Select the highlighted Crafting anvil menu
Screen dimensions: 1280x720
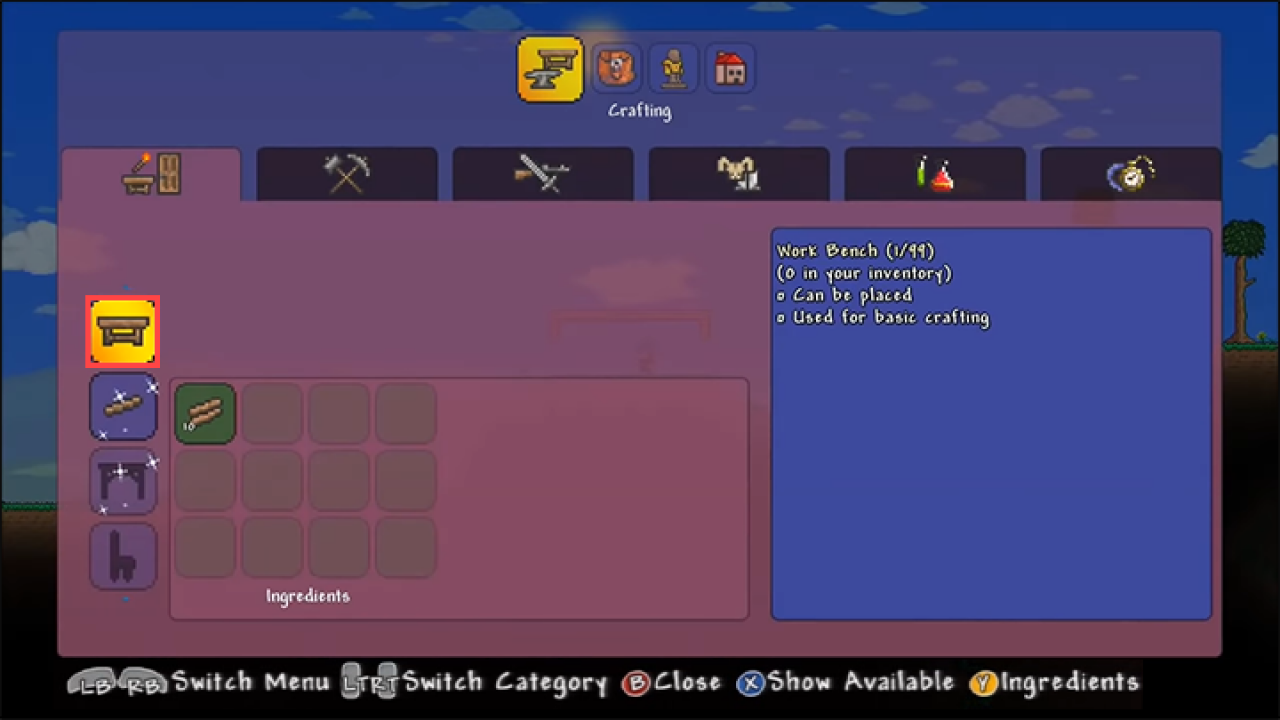[550, 68]
